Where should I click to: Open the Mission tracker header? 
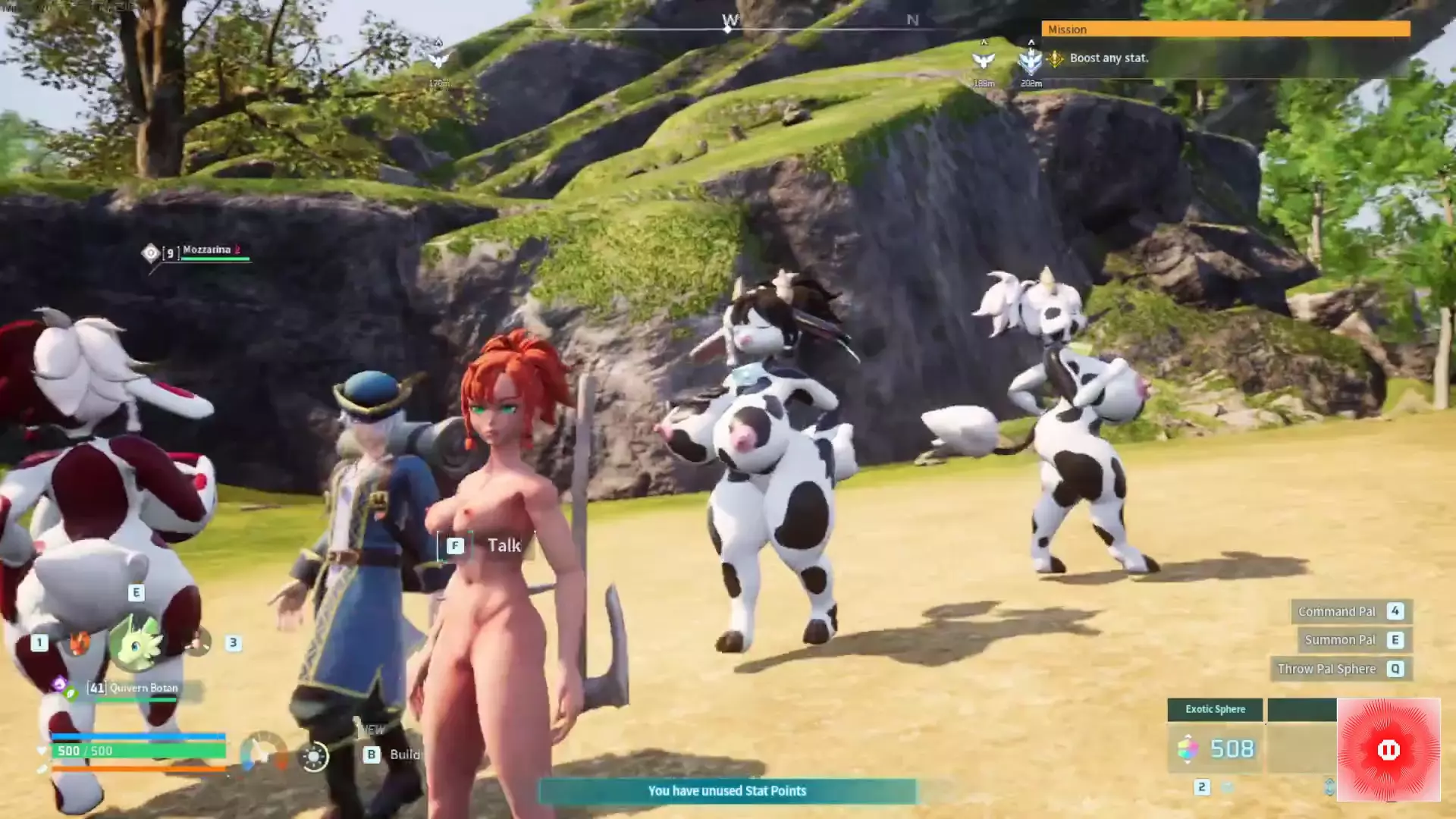click(1225, 29)
